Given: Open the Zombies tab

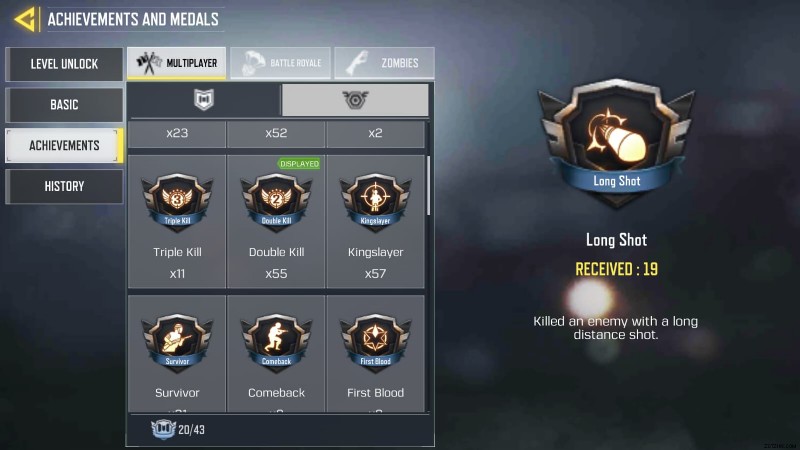Looking at the screenshot, I should click(x=384, y=63).
